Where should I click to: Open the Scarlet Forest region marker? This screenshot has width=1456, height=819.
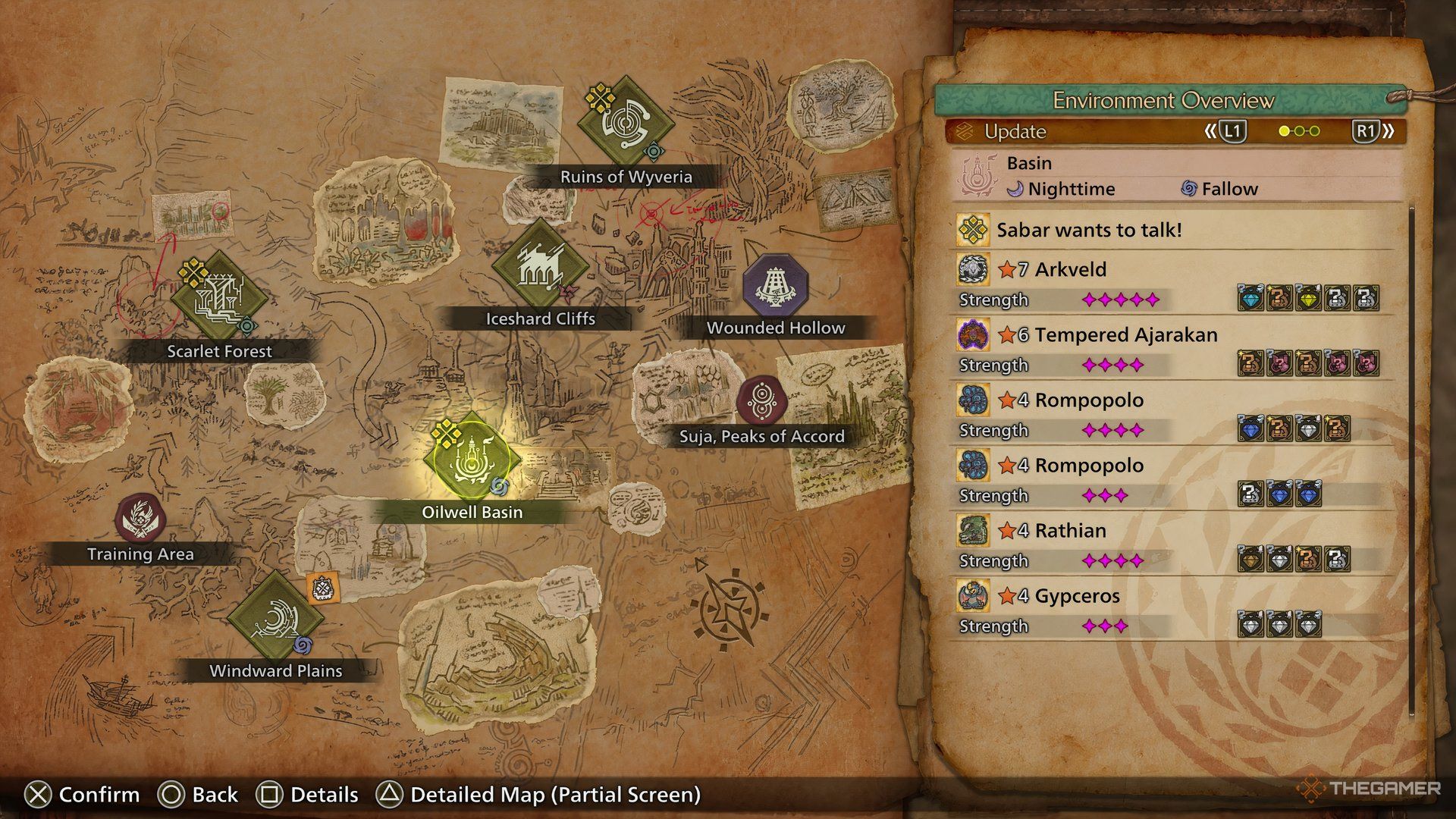coord(218,298)
